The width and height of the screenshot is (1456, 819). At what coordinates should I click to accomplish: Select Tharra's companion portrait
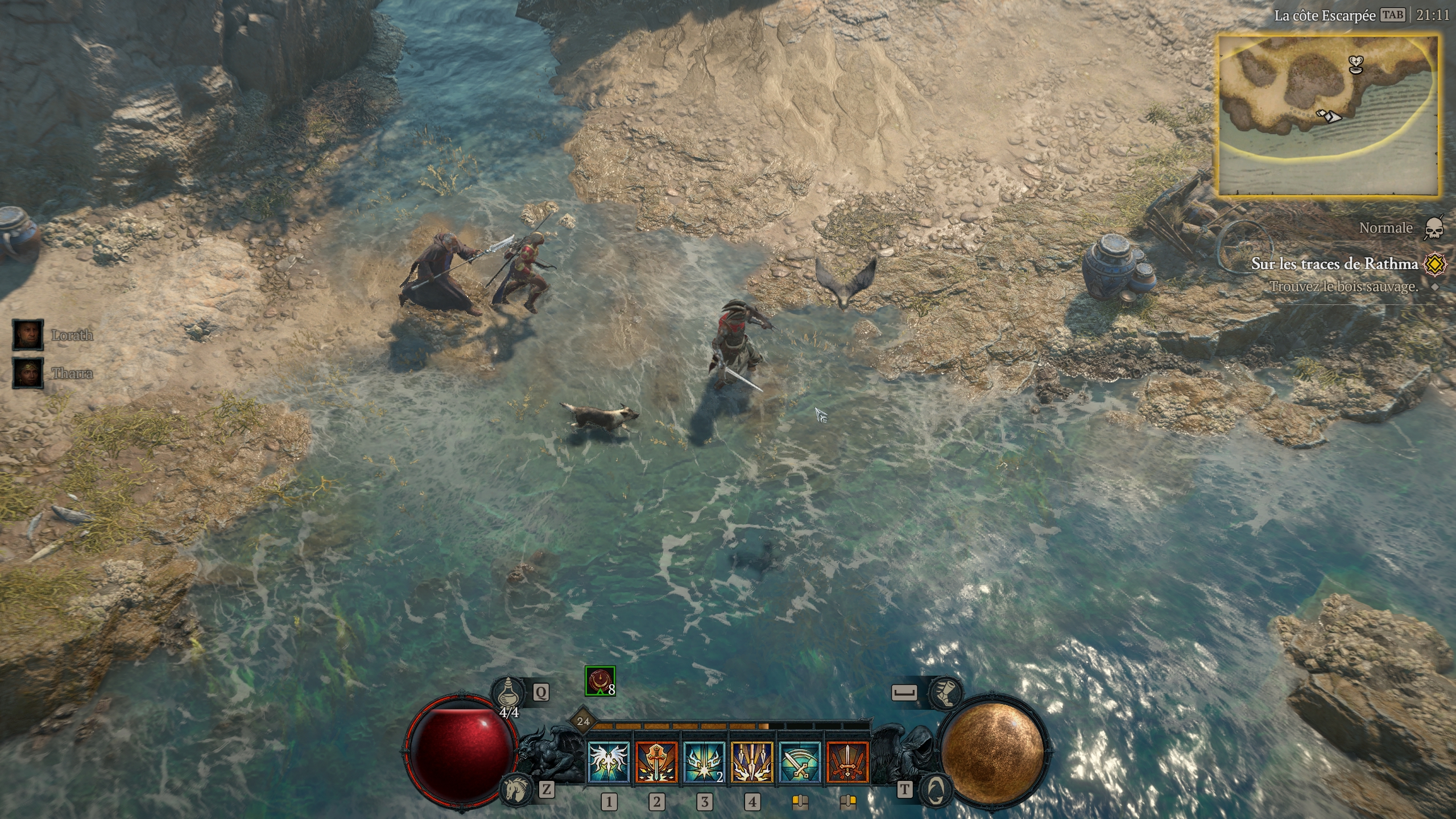click(x=28, y=373)
